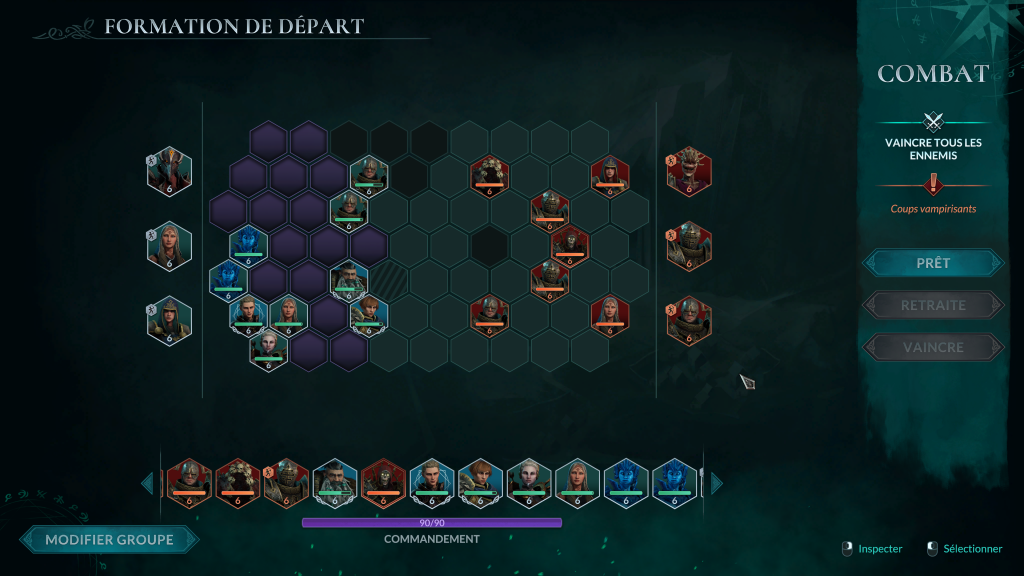Select the white-haired woman unit on the hex board
This screenshot has height=576, width=1024.
pyautogui.click(x=268, y=349)
